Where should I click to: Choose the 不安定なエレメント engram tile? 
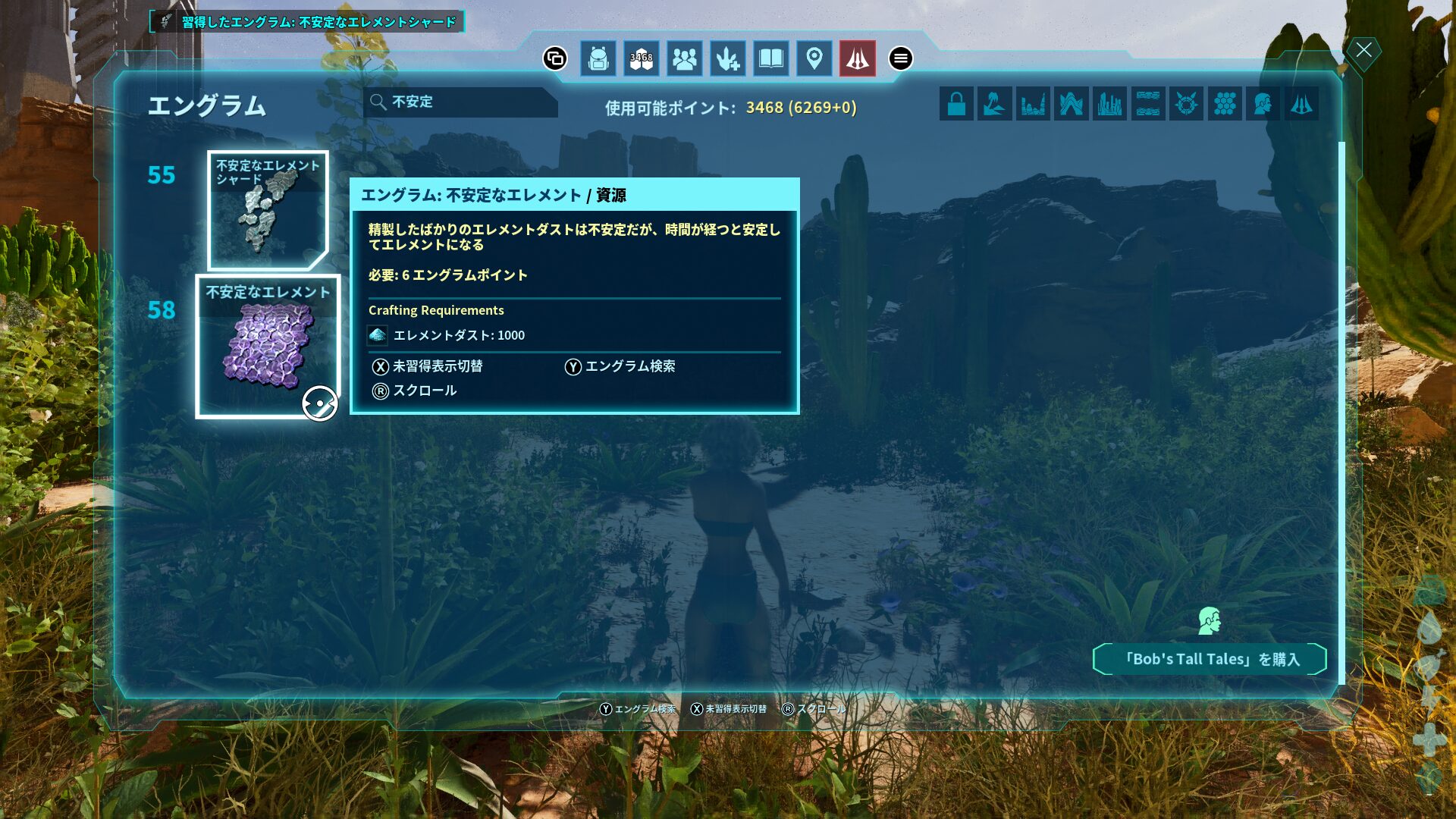pyautogui.click(x=268, y=346)
